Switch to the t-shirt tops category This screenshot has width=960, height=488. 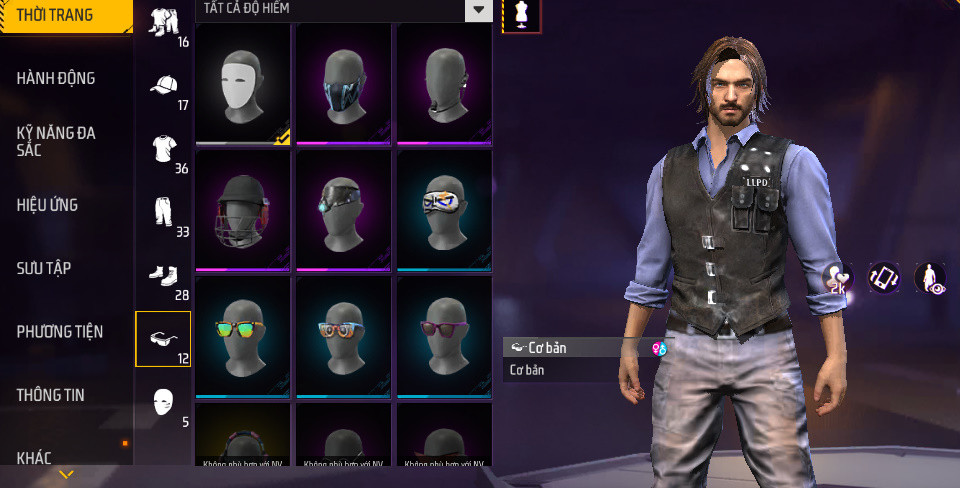coord(164,150)
